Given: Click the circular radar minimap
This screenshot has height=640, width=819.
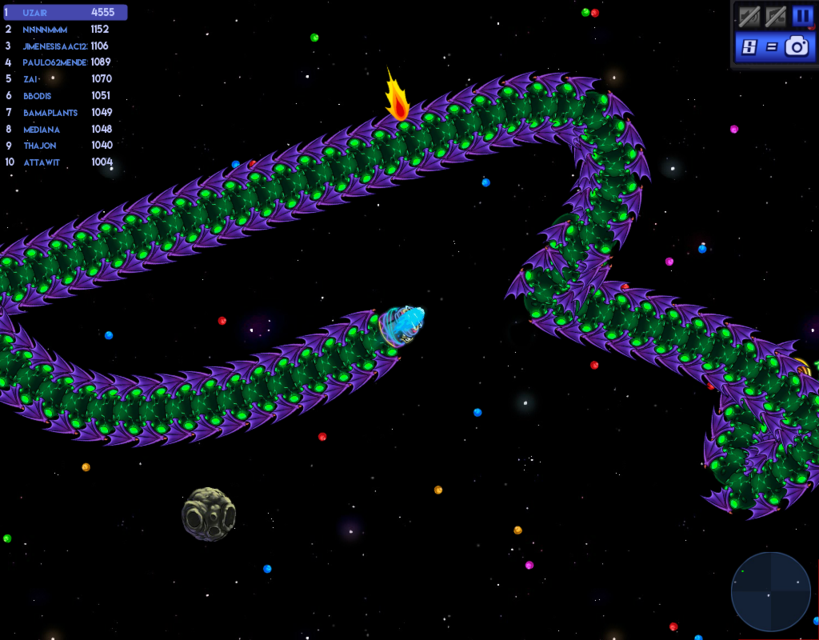Looking at the screenshot, I should [x=770, y=592].
